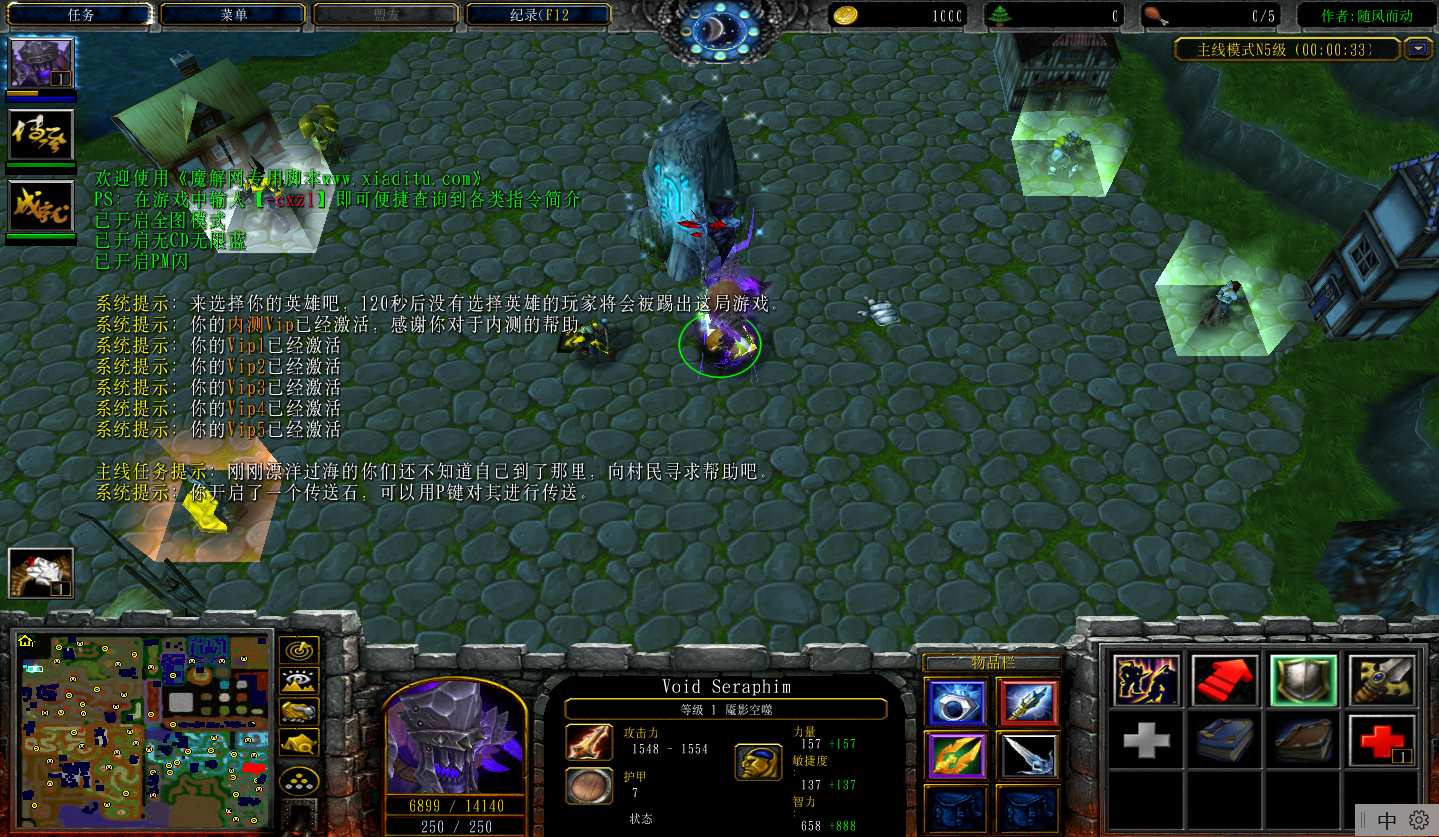
Task: Click on the minimap
Action: (145, 732)
